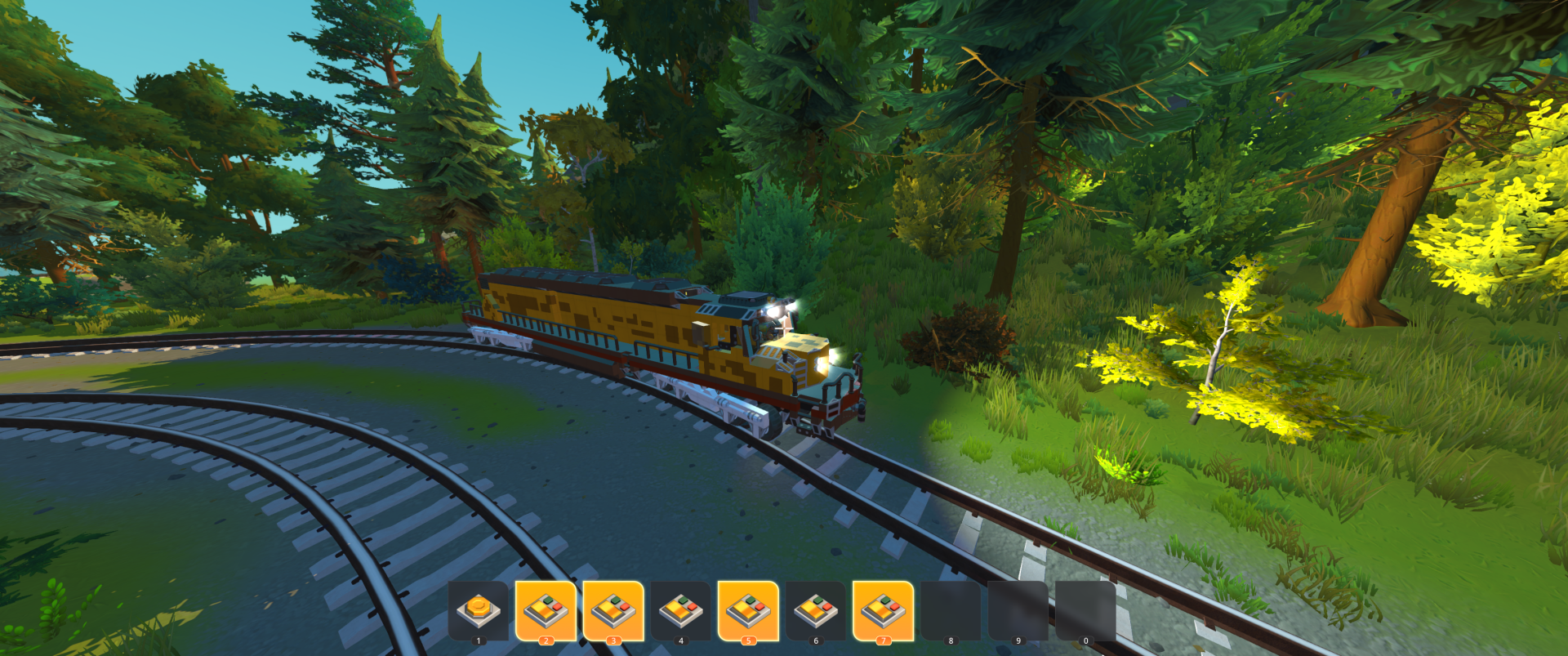Turn on the inactive switch in slot 4
The width and height of the screenshot is (1568, 656).
680,609
